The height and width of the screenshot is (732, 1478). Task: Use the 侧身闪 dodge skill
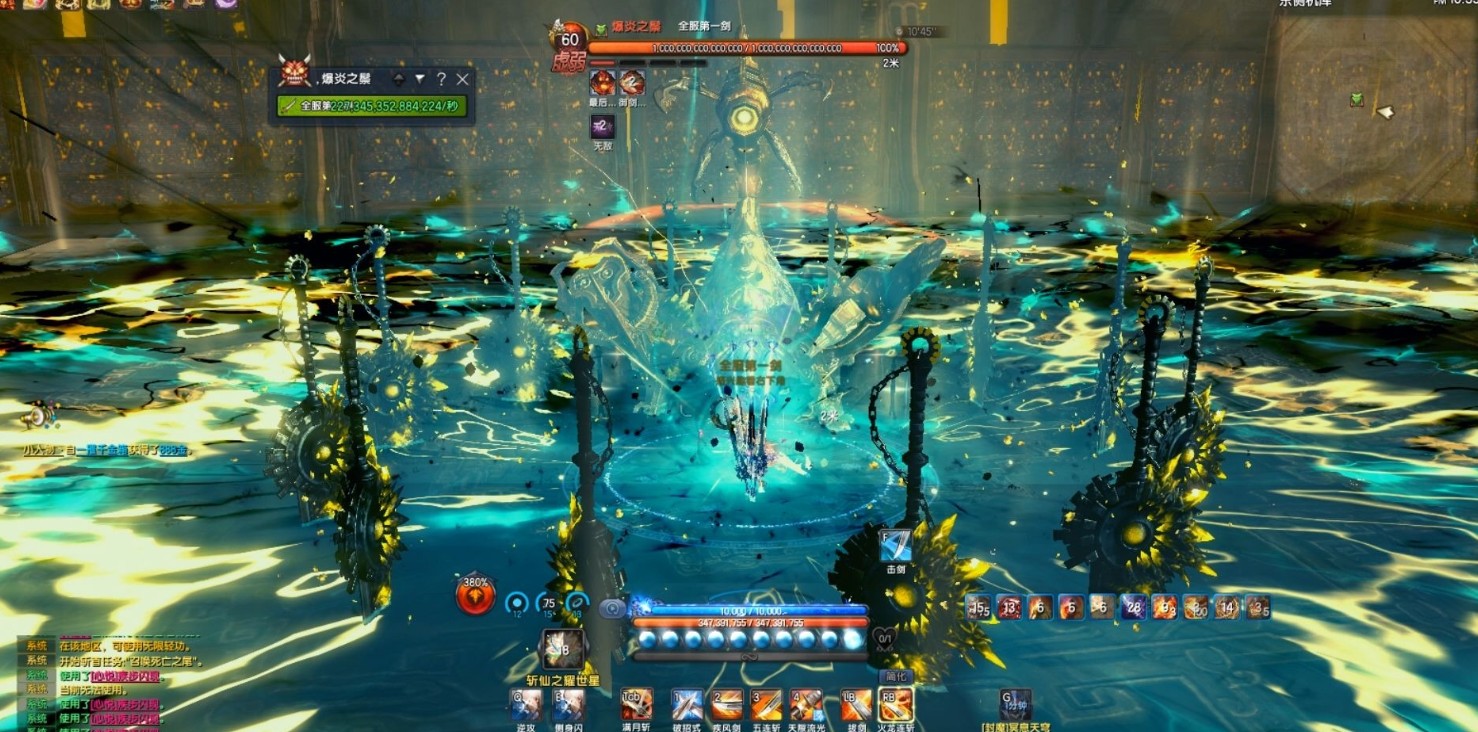pos(568,704)
